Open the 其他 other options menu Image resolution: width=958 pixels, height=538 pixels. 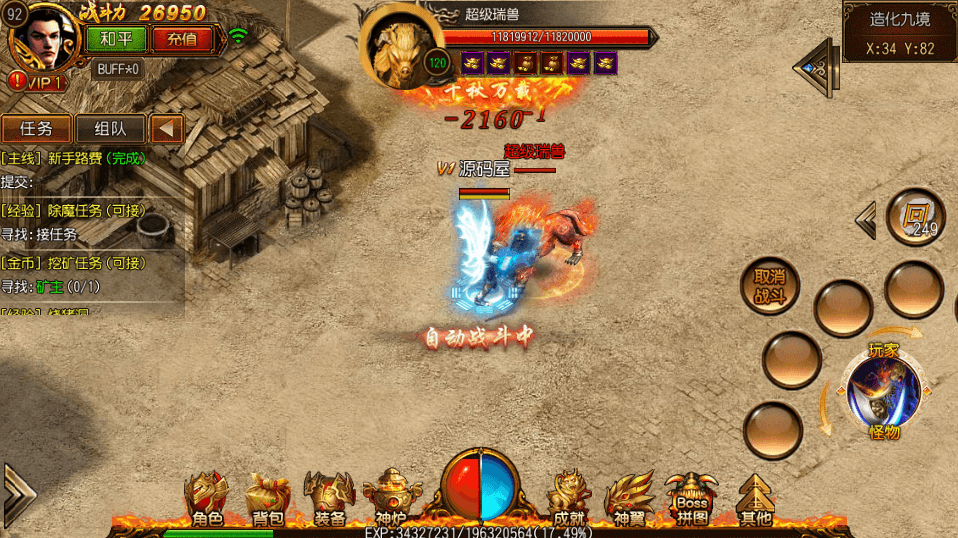pos(755,498)
